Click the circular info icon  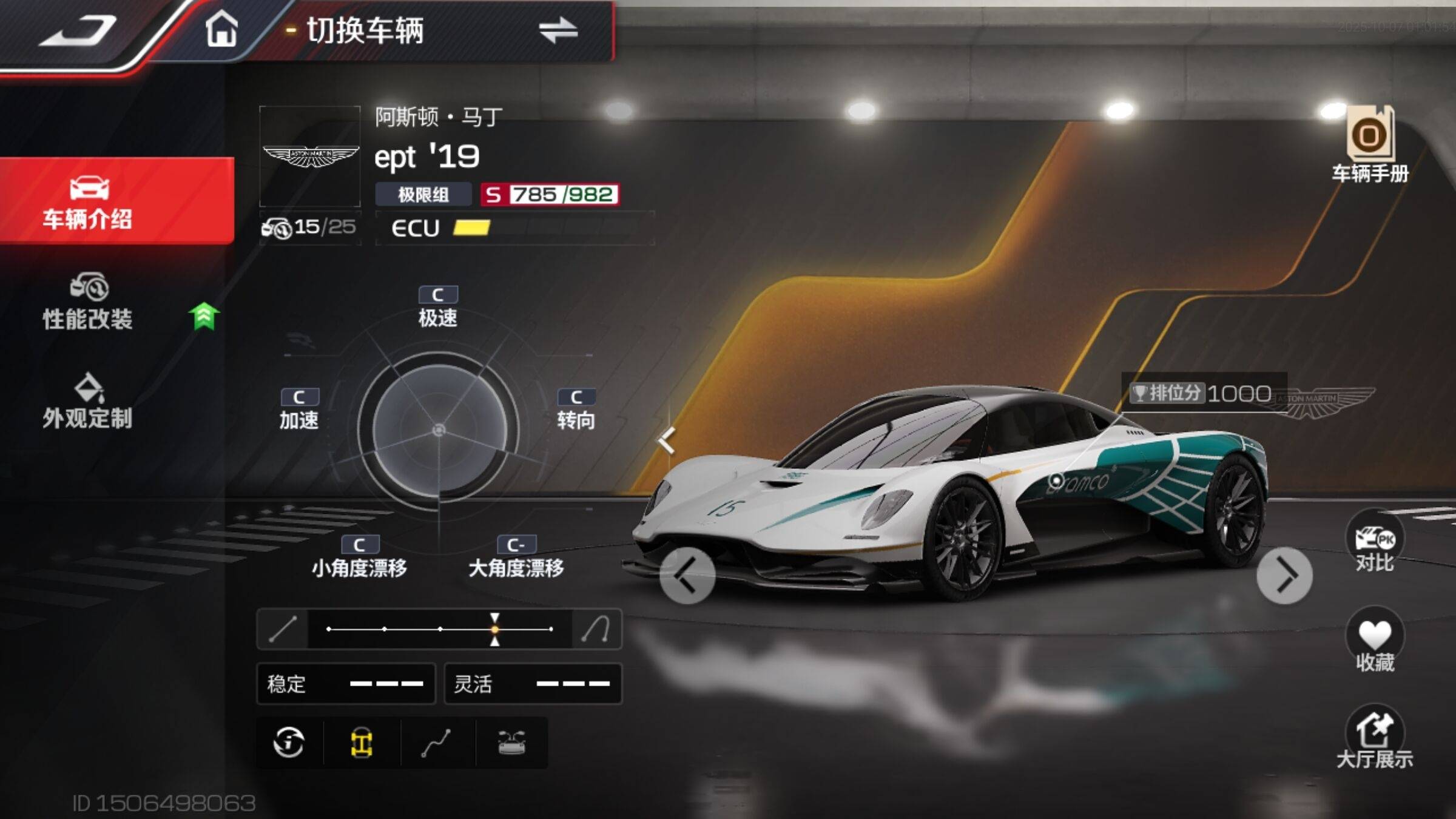pos(289,743)
